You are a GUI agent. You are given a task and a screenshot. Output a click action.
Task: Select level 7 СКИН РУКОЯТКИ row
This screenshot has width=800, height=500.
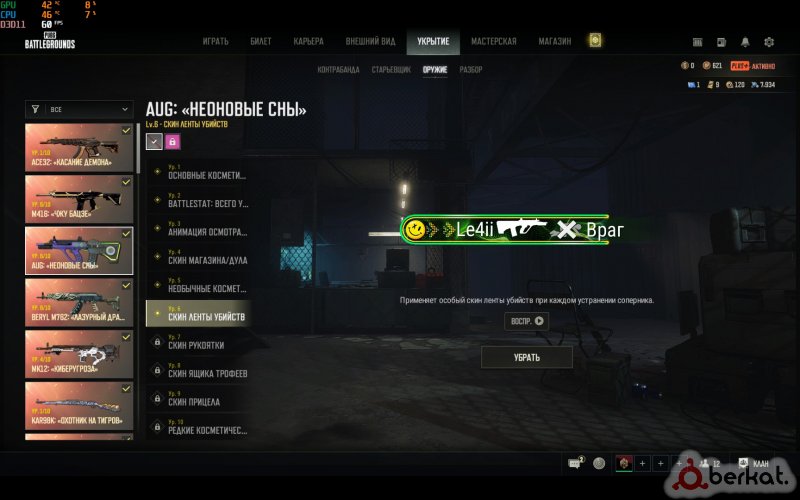[x=197, y=342]
